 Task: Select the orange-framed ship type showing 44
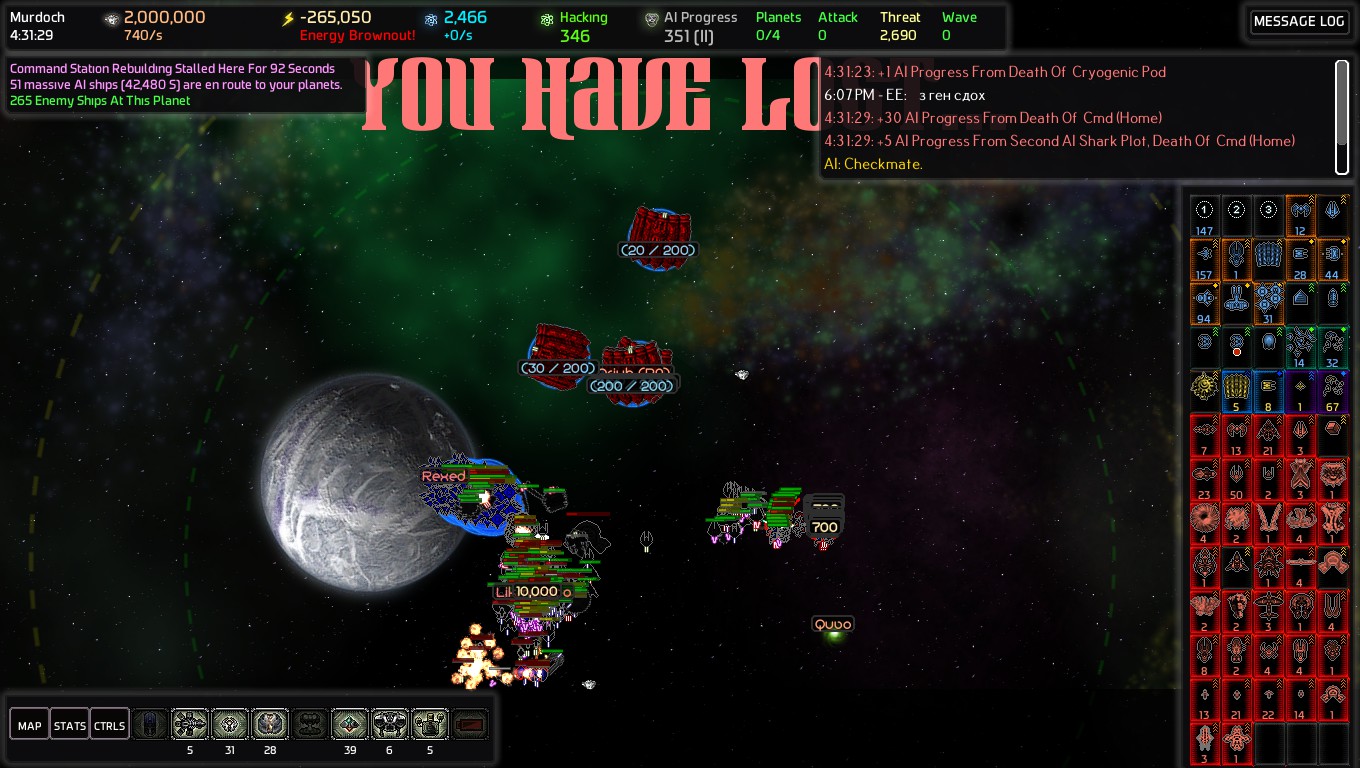(x=1333, y=259)
